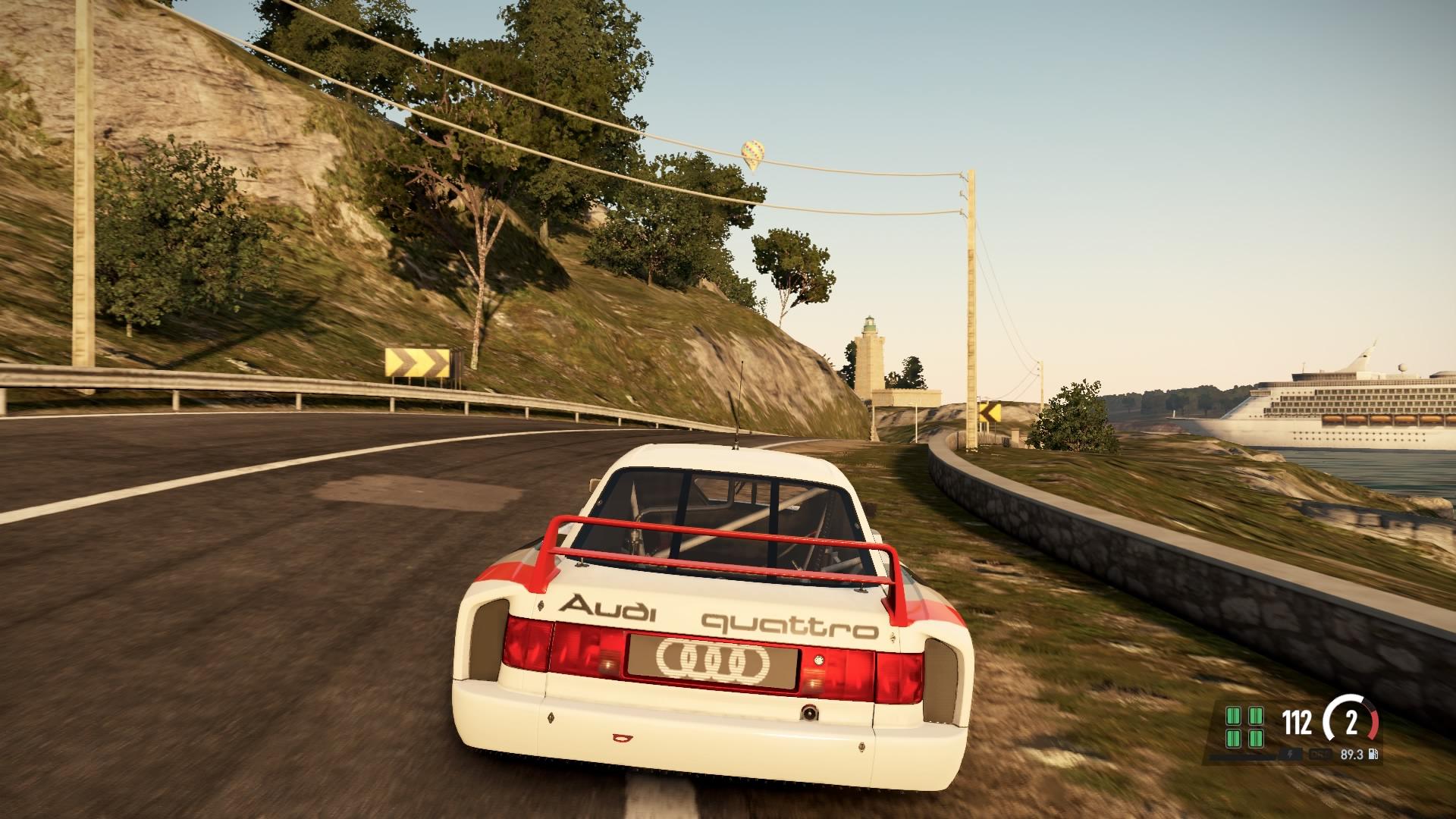Click the dimmed DRS indicator
The image size is (1456, 819).
coord(1320,755)
